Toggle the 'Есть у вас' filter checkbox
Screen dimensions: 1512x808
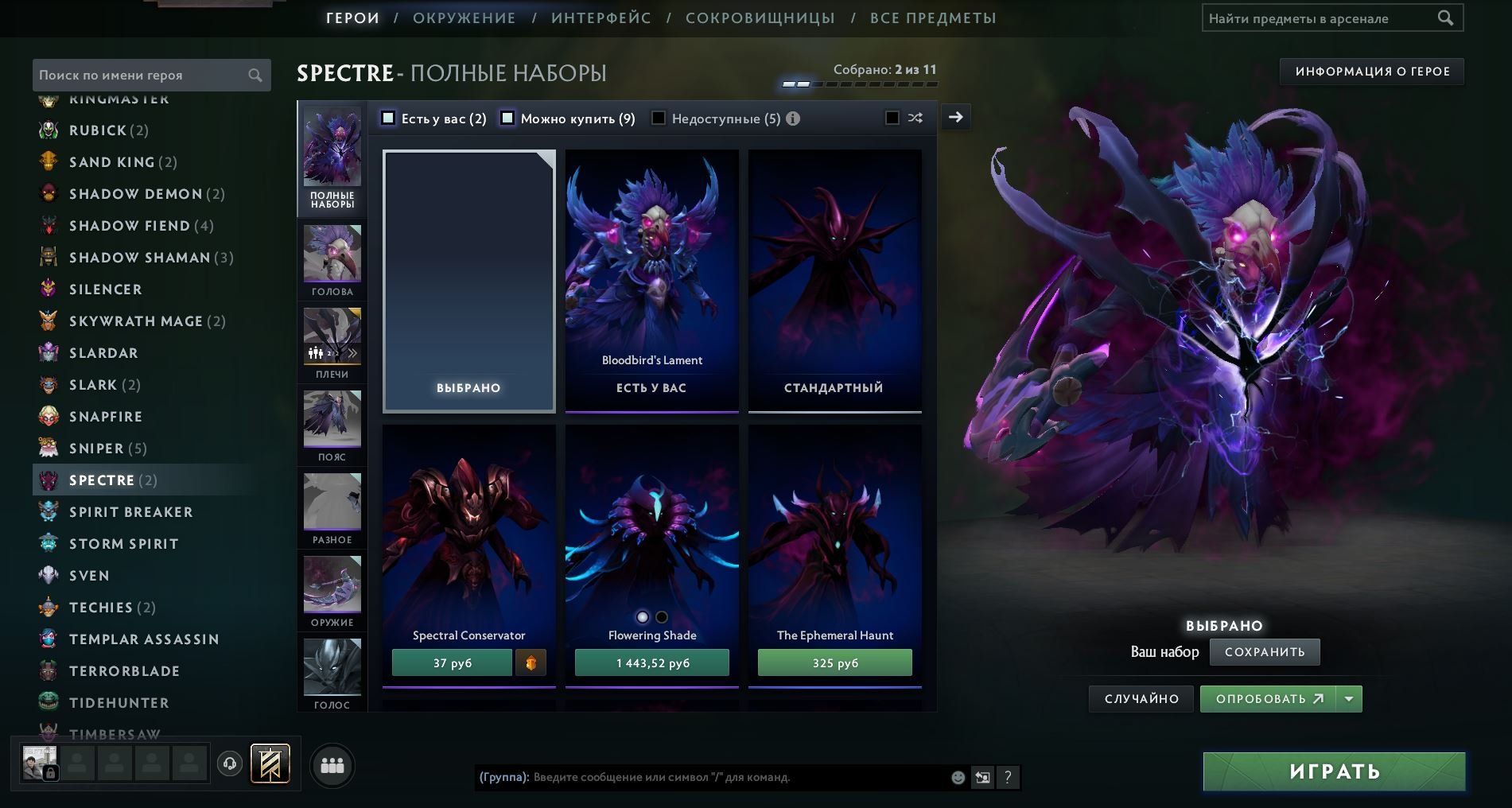[x=388, y=118]
